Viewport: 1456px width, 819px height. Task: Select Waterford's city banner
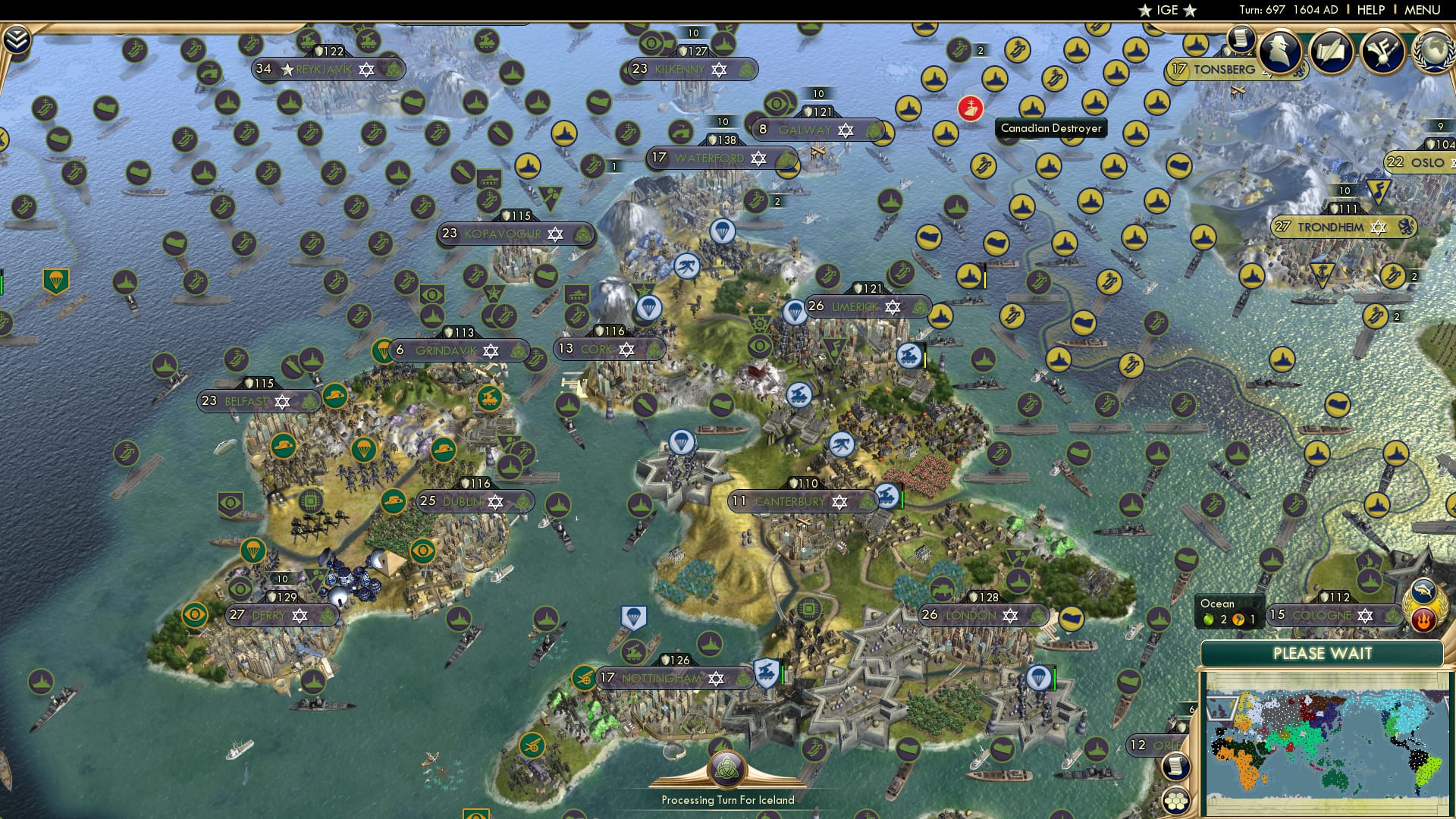click(x=707, y=158)
